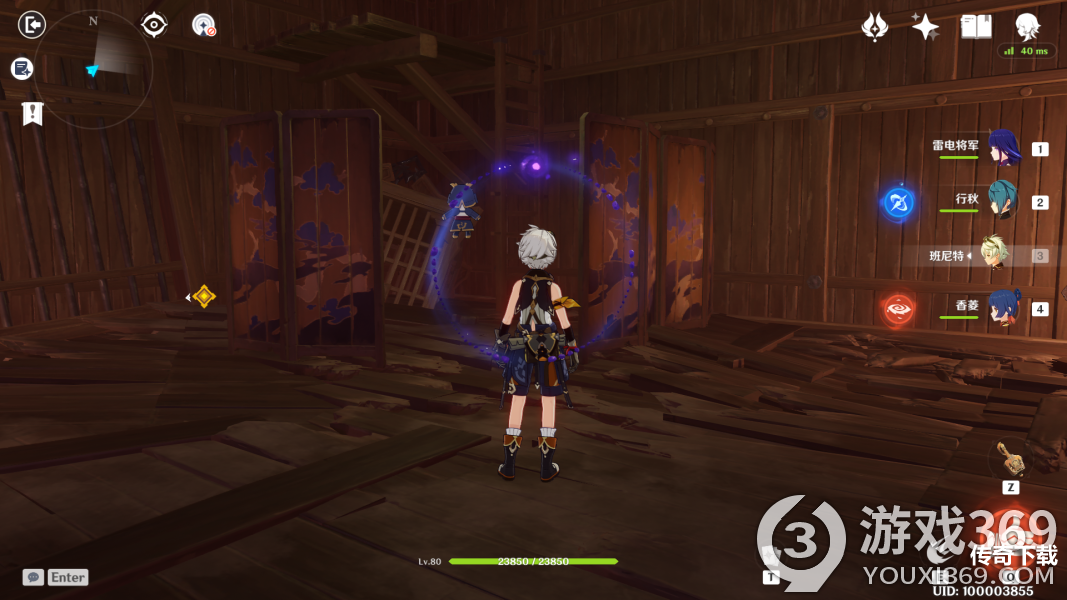
Task: Use the golden gadget item
Action: point(1010,459)
